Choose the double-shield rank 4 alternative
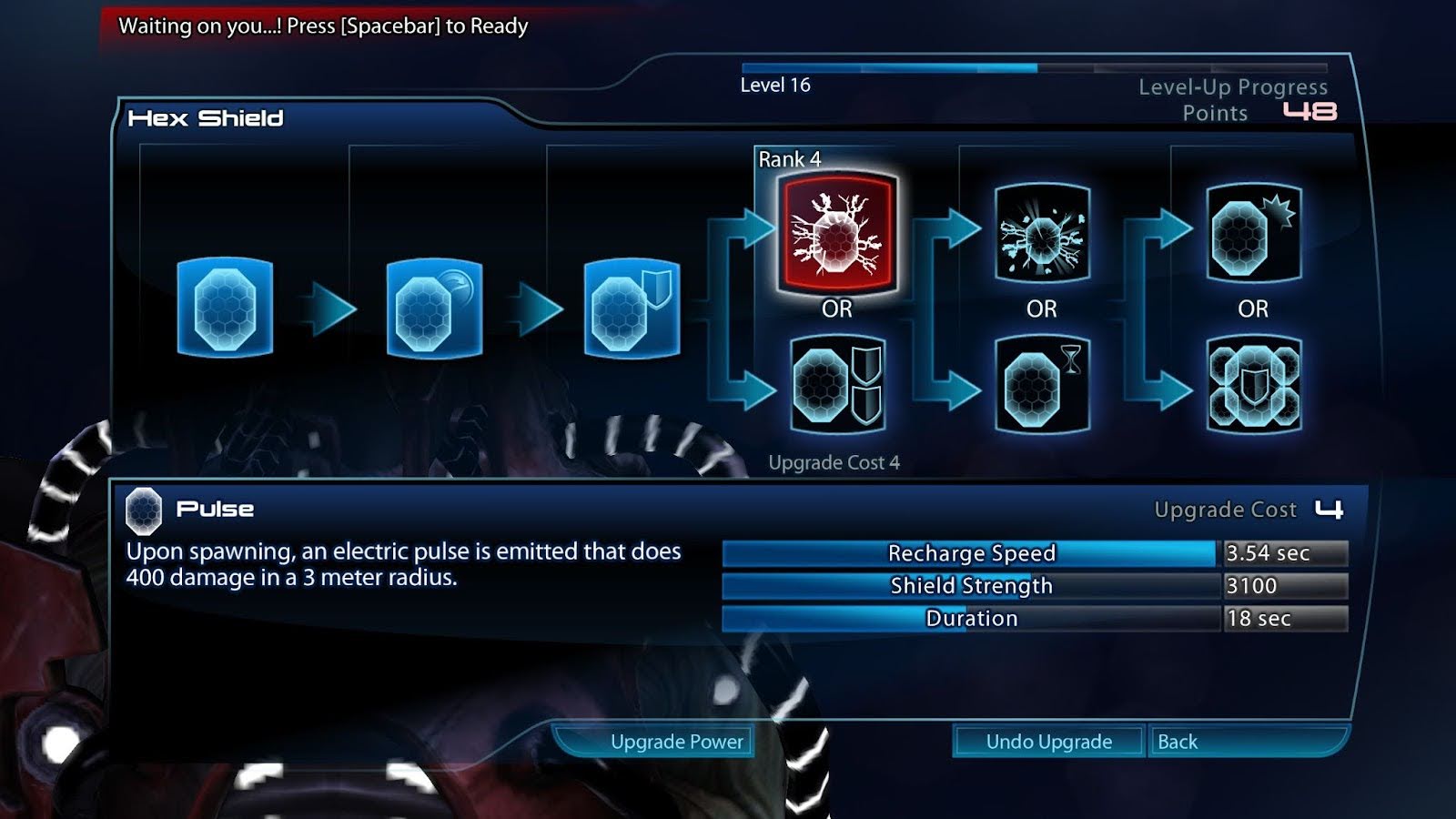The width and height of the screenshot is (1456, 819). coord(837,385)
